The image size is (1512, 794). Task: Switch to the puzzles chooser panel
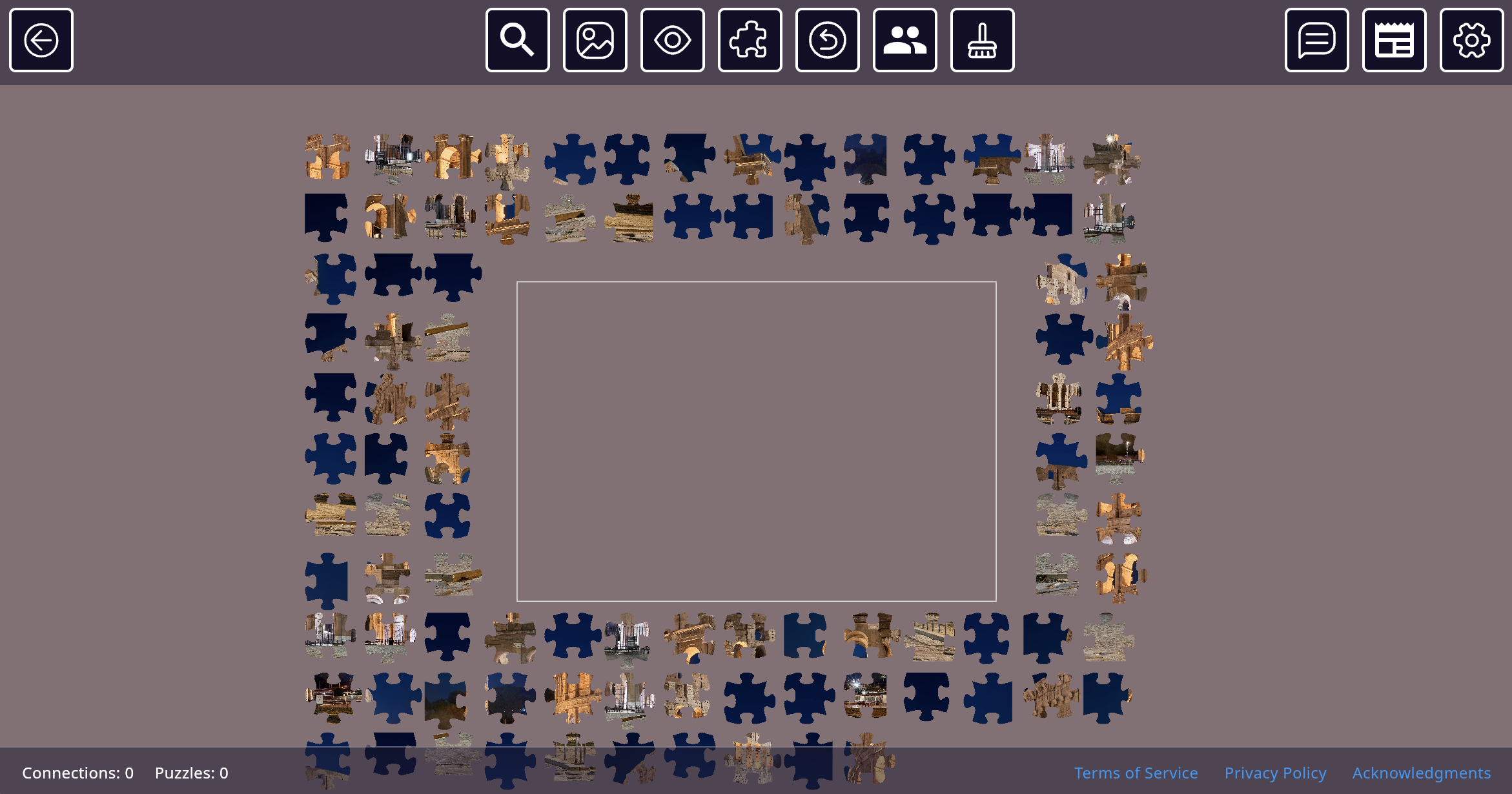click(x=1395, y=40)
